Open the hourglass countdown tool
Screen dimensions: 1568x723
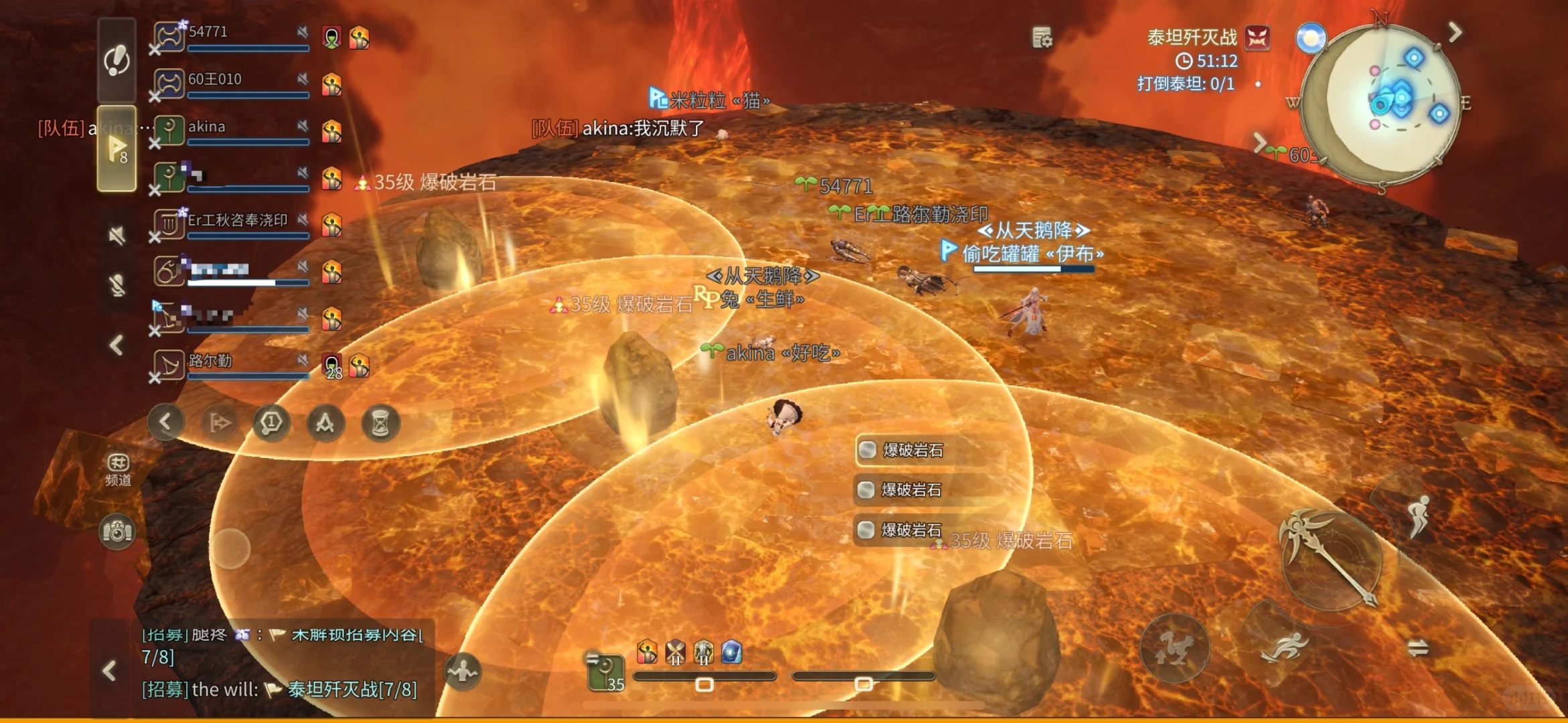[380, 423]
